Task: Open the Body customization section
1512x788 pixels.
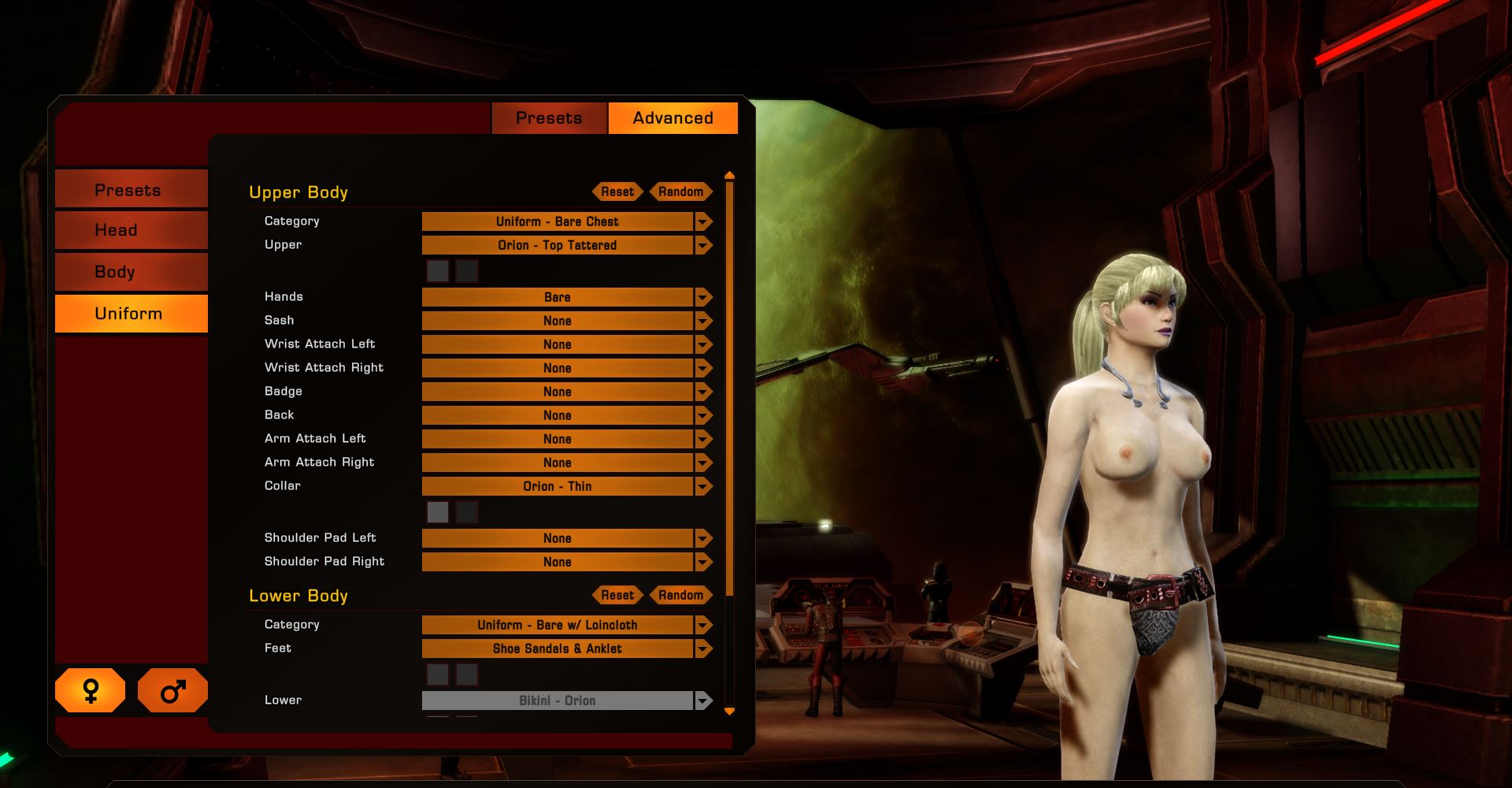Action: (131, 272)
